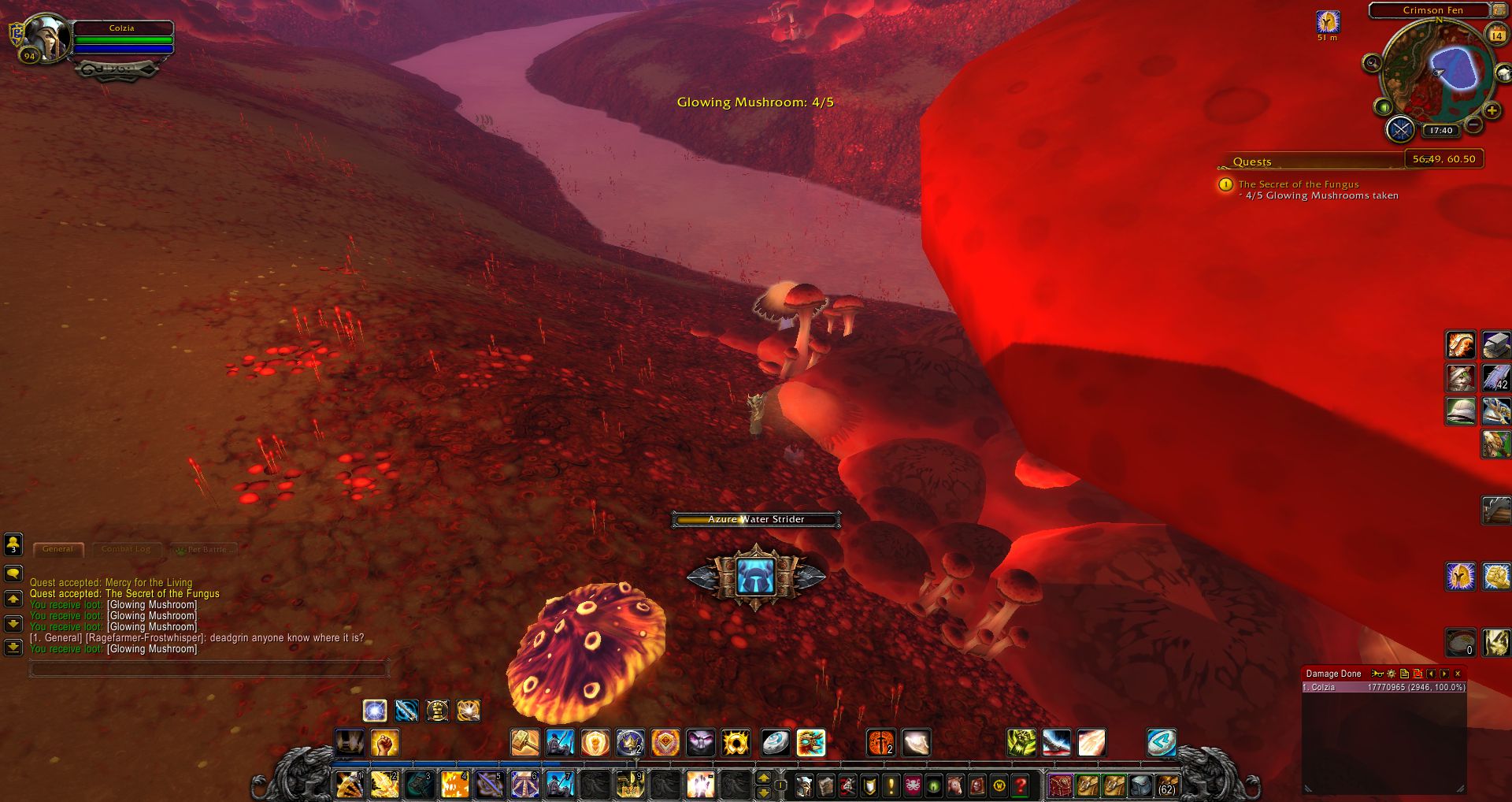The height and width of the screenshot is (802, 1512).
Task: Select The Secret of the Fungus quest
Action: point(1298,184)
